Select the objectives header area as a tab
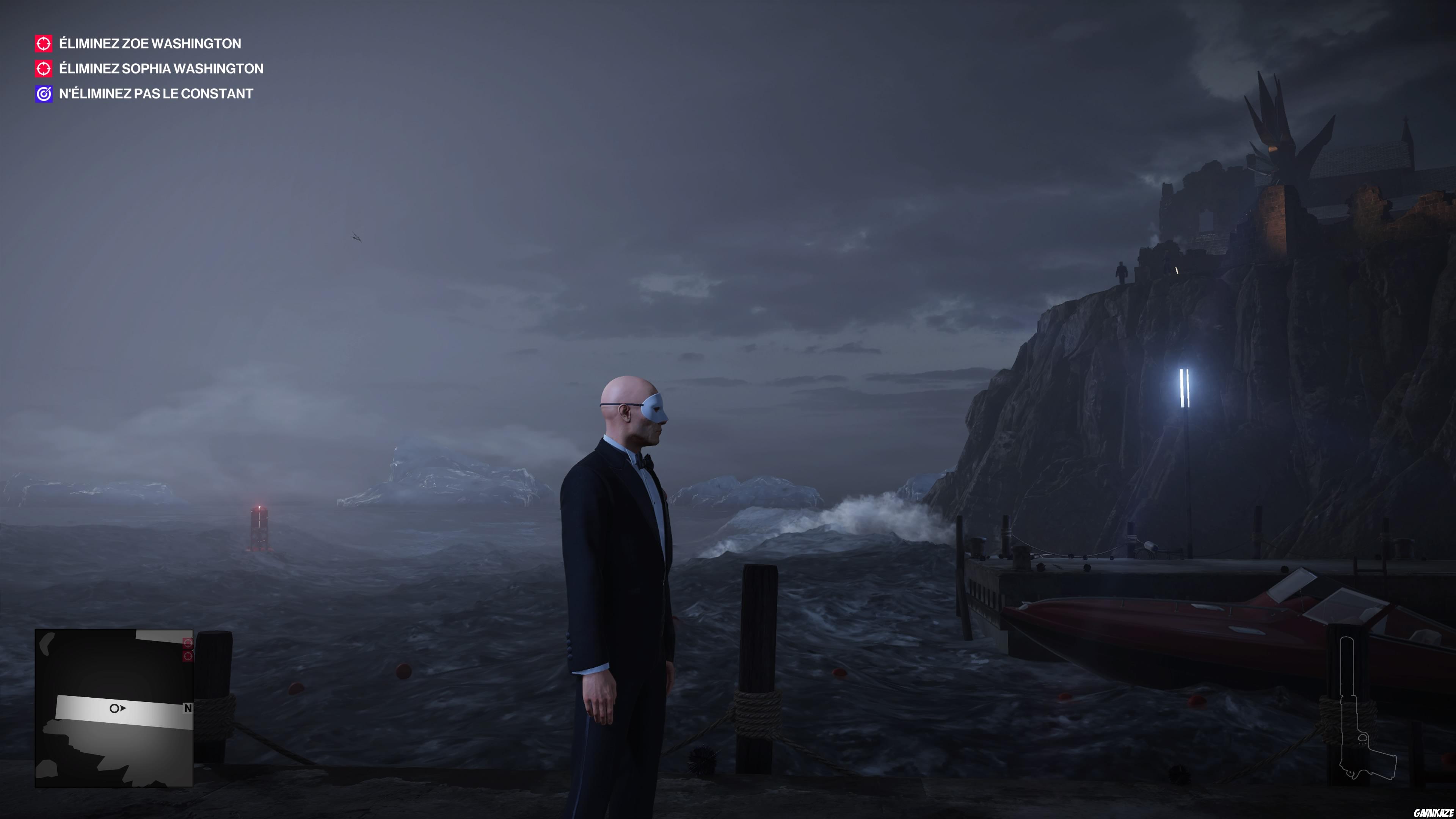Viewport: 1456px width, 819px height. click(x=141, y=44)
